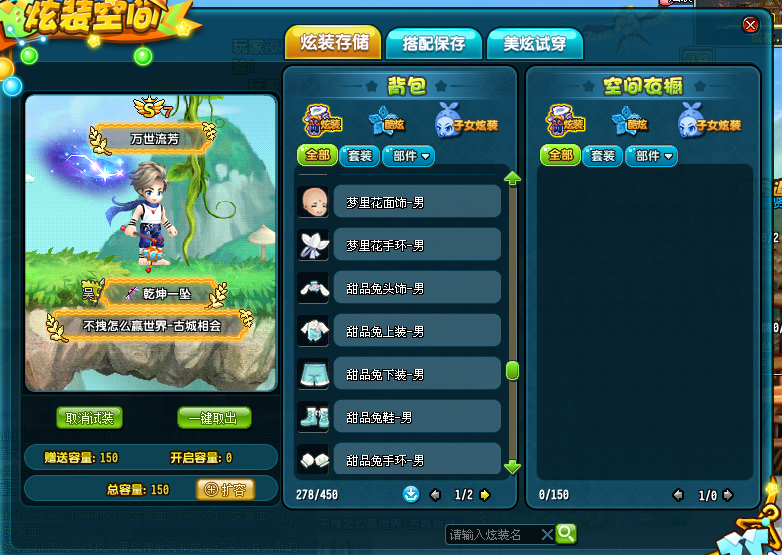Image resolution: width=782 pixels, height=555 pixels.
Task: Go to next backpack page
Action: coord(485,494)
